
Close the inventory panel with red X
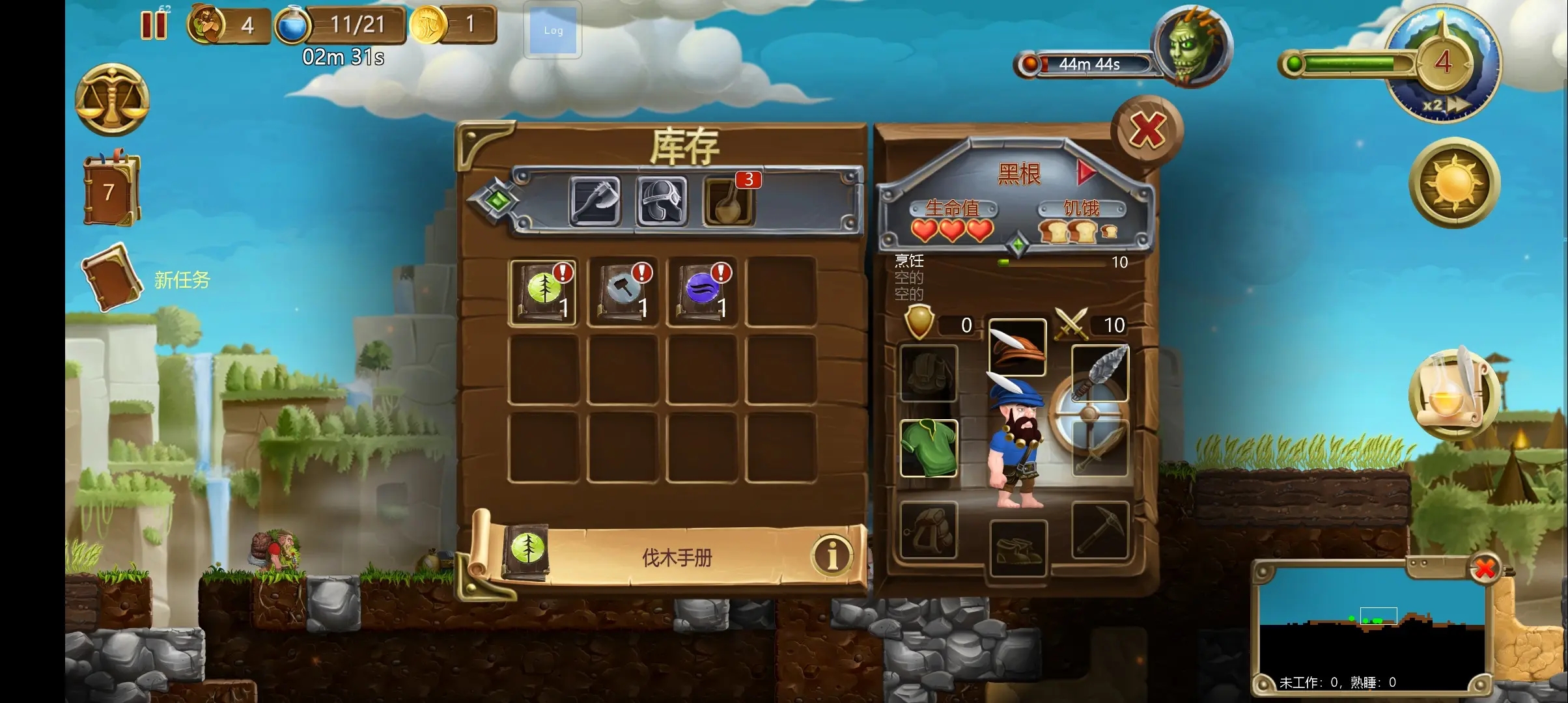(x=1147, y=130)
